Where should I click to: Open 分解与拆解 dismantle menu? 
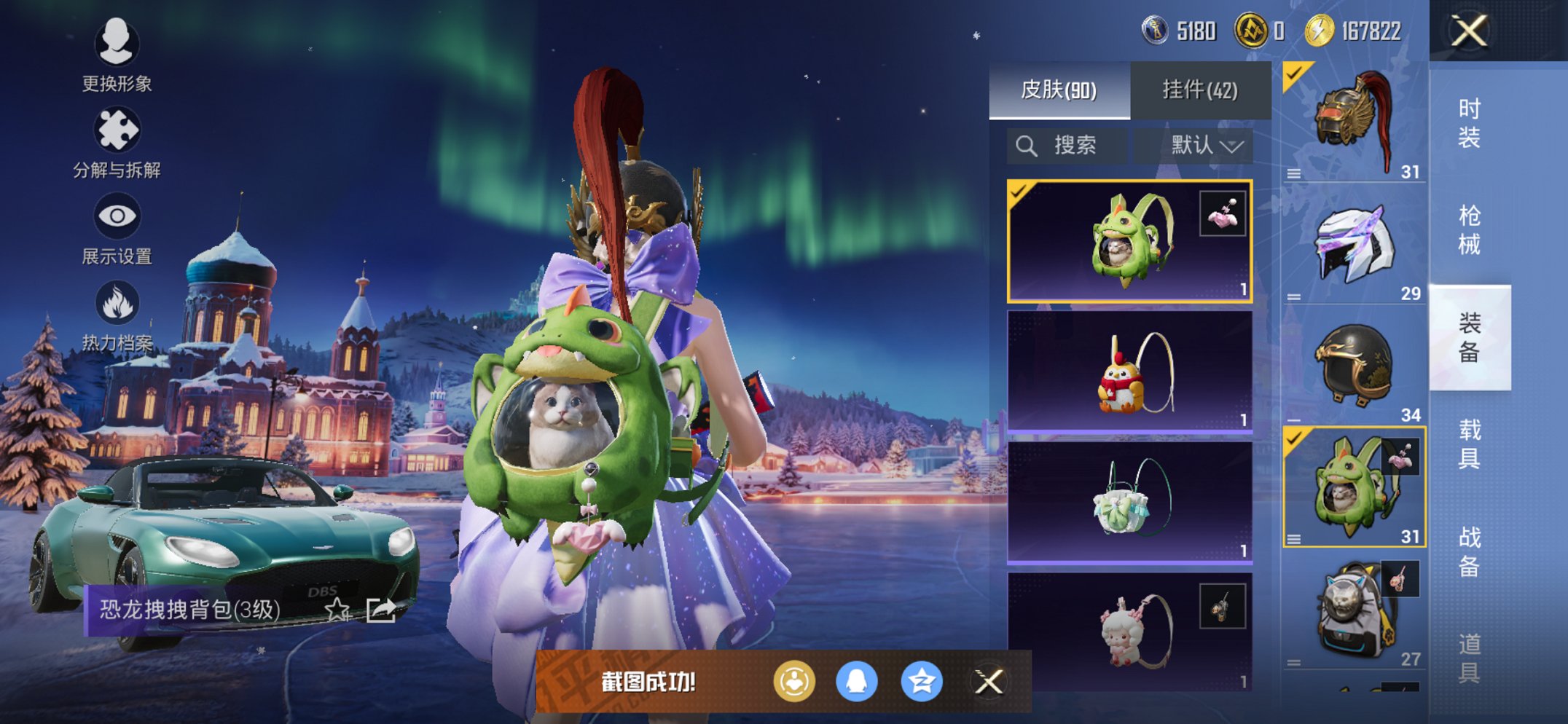117,142
